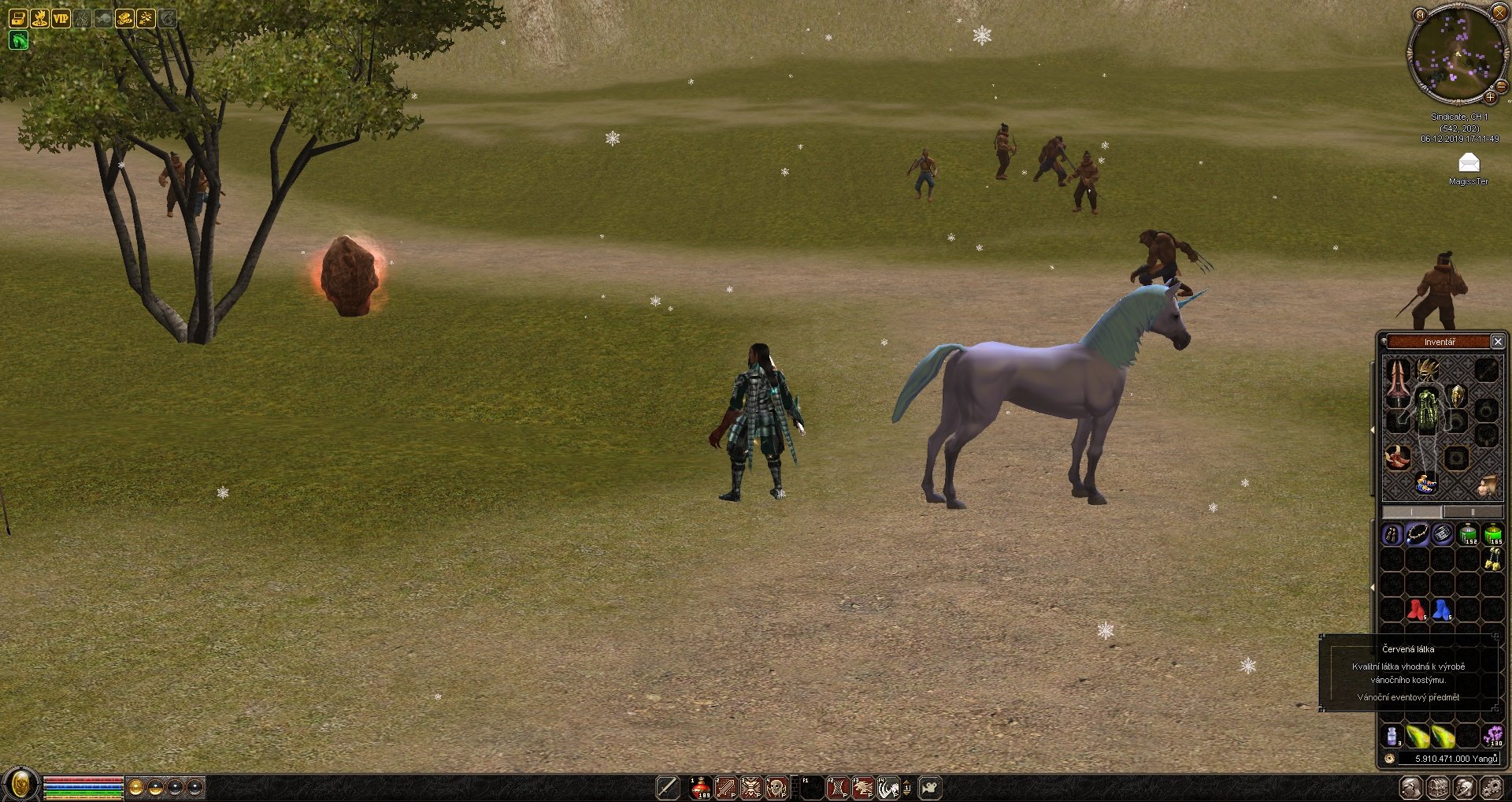Close the Inventář window
The image size is (1512, 802).
(1498, 341)
